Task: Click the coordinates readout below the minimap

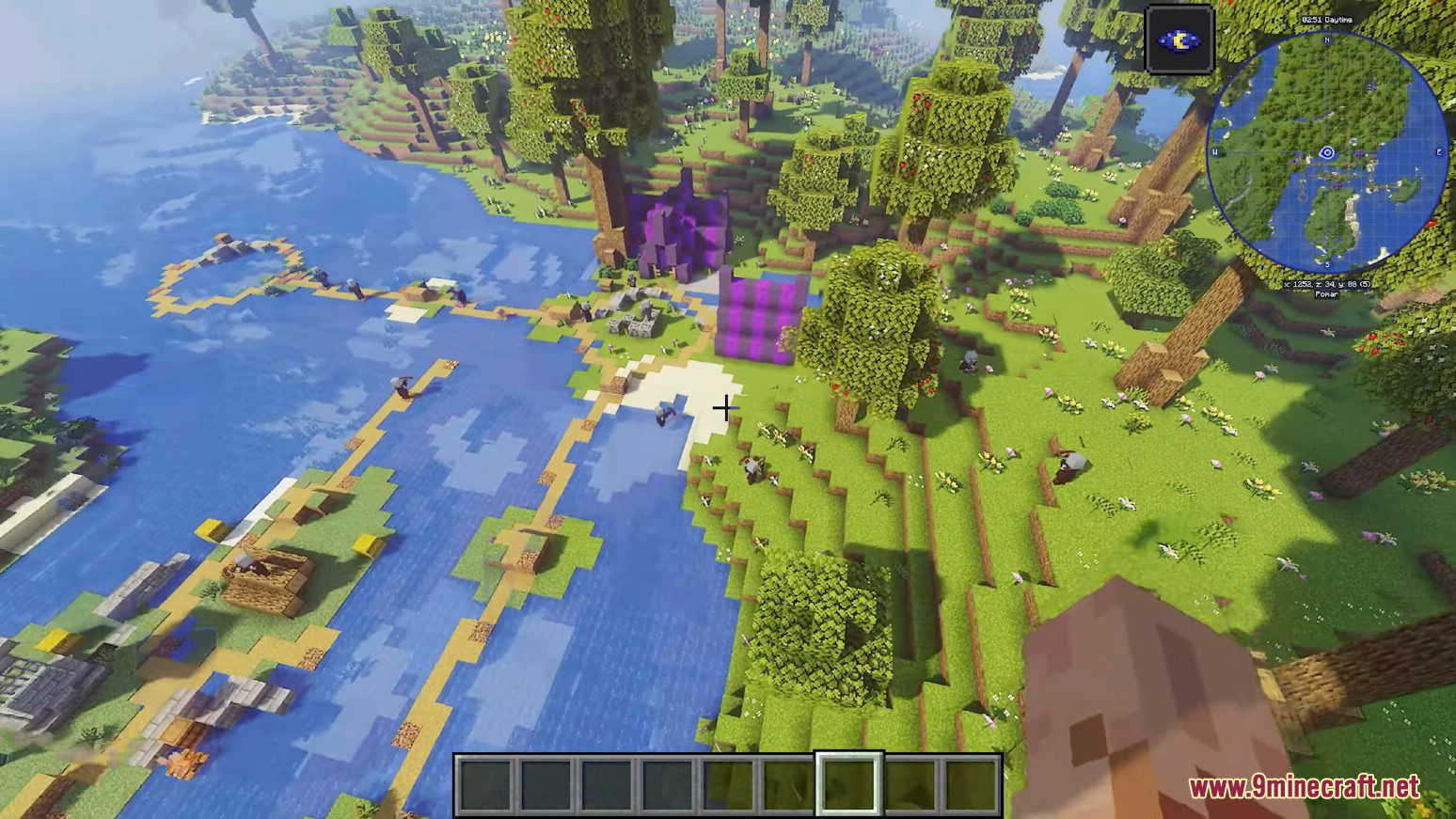Action: coord(1327,284)
